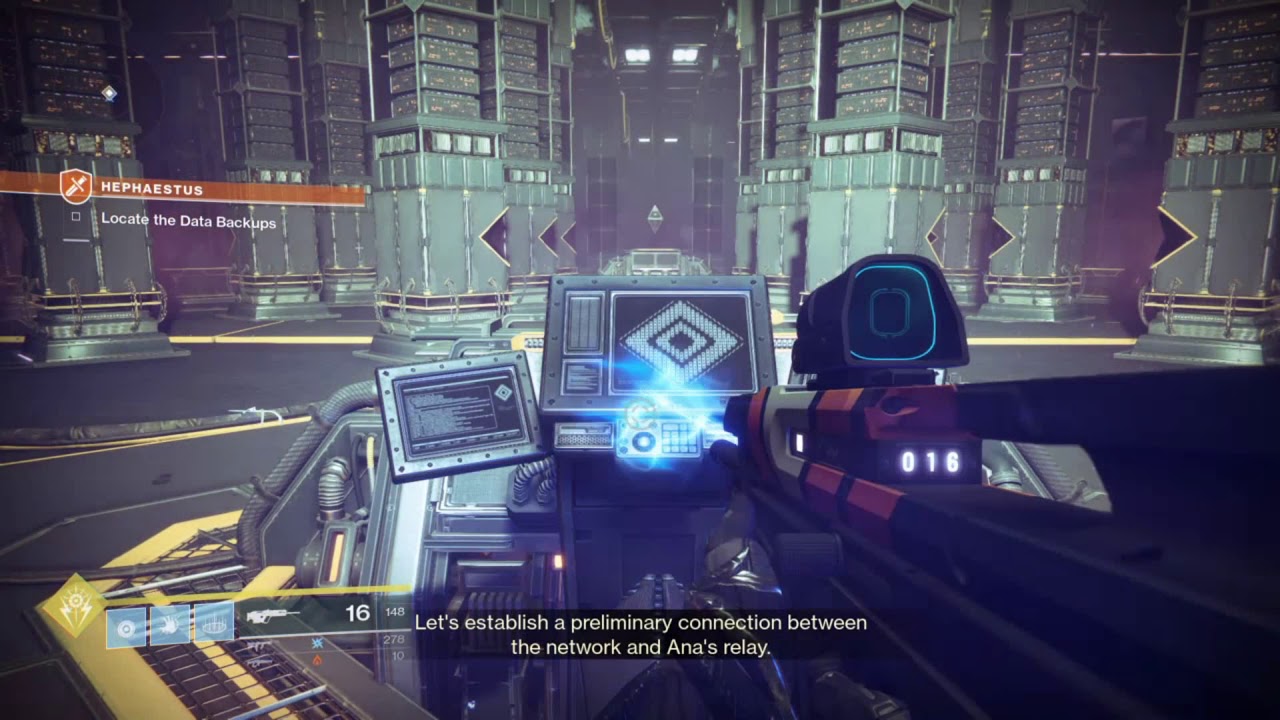Click the Hephaestus shield and sword emblem
Viewport: 1280px width, 720px height.
tap(76, 187)
